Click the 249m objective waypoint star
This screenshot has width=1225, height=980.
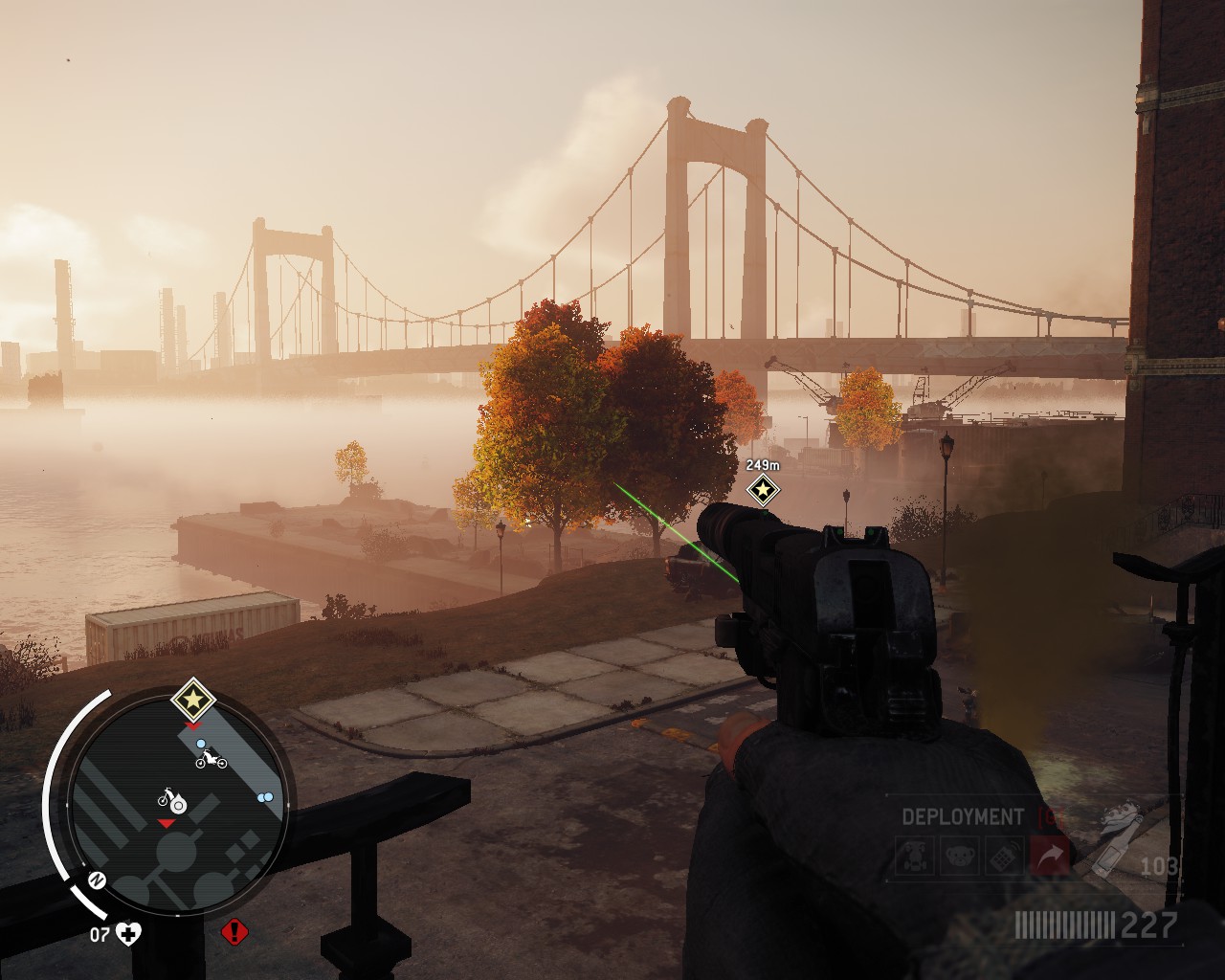(x=763, y=491)
